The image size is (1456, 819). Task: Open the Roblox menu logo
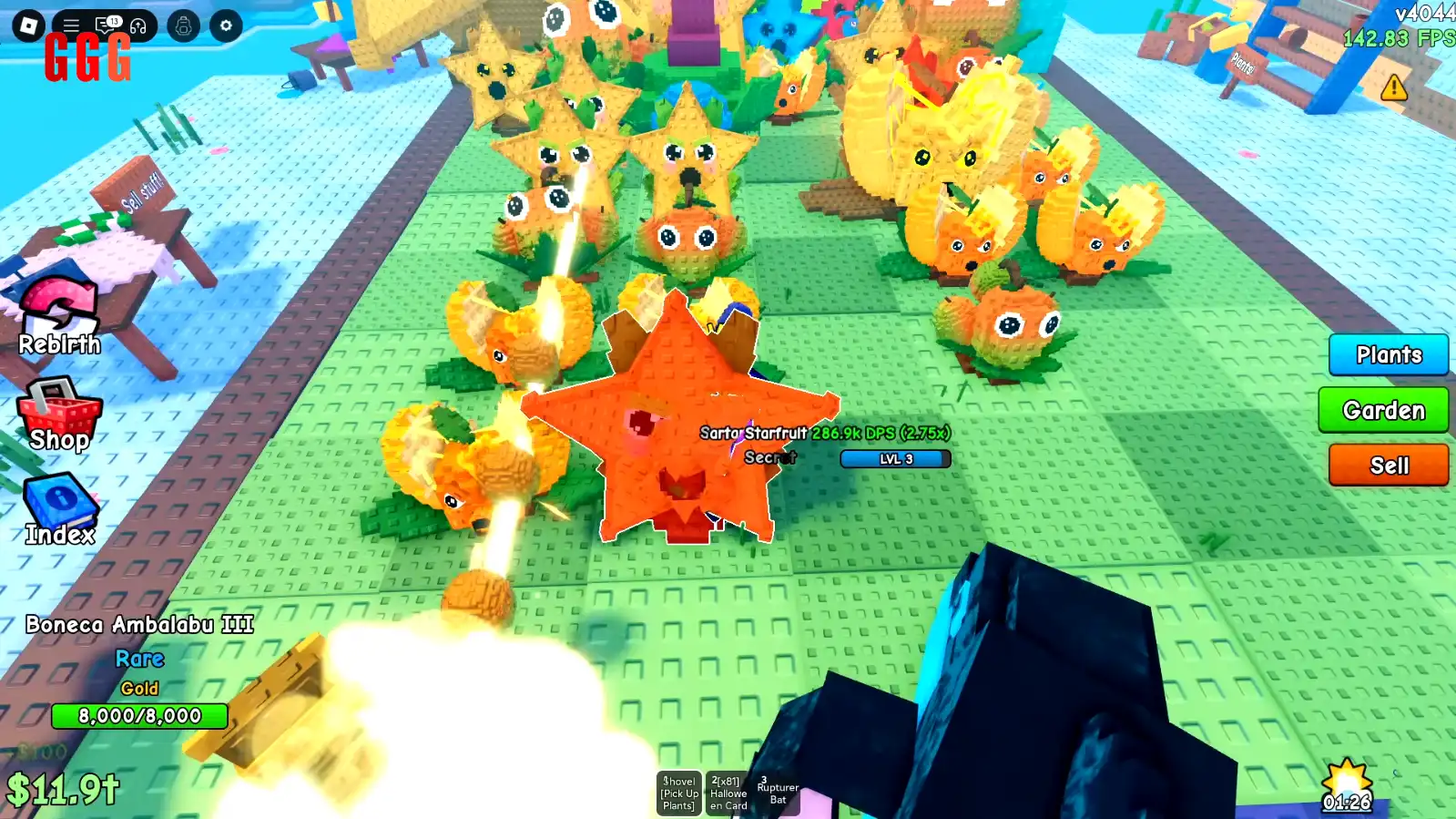coord(31,26)
